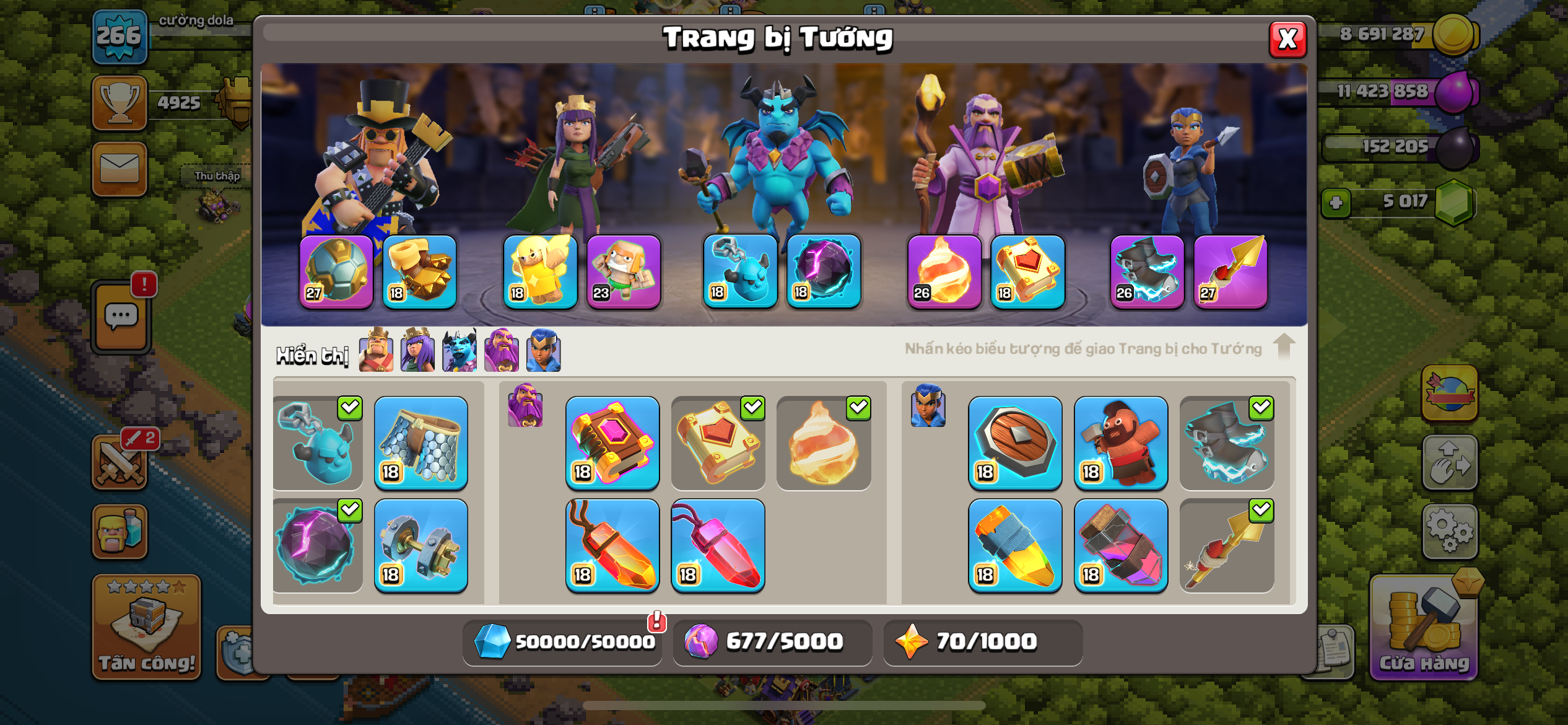Choose the golden Earthquake Boots slot

(x=420, y=271)
